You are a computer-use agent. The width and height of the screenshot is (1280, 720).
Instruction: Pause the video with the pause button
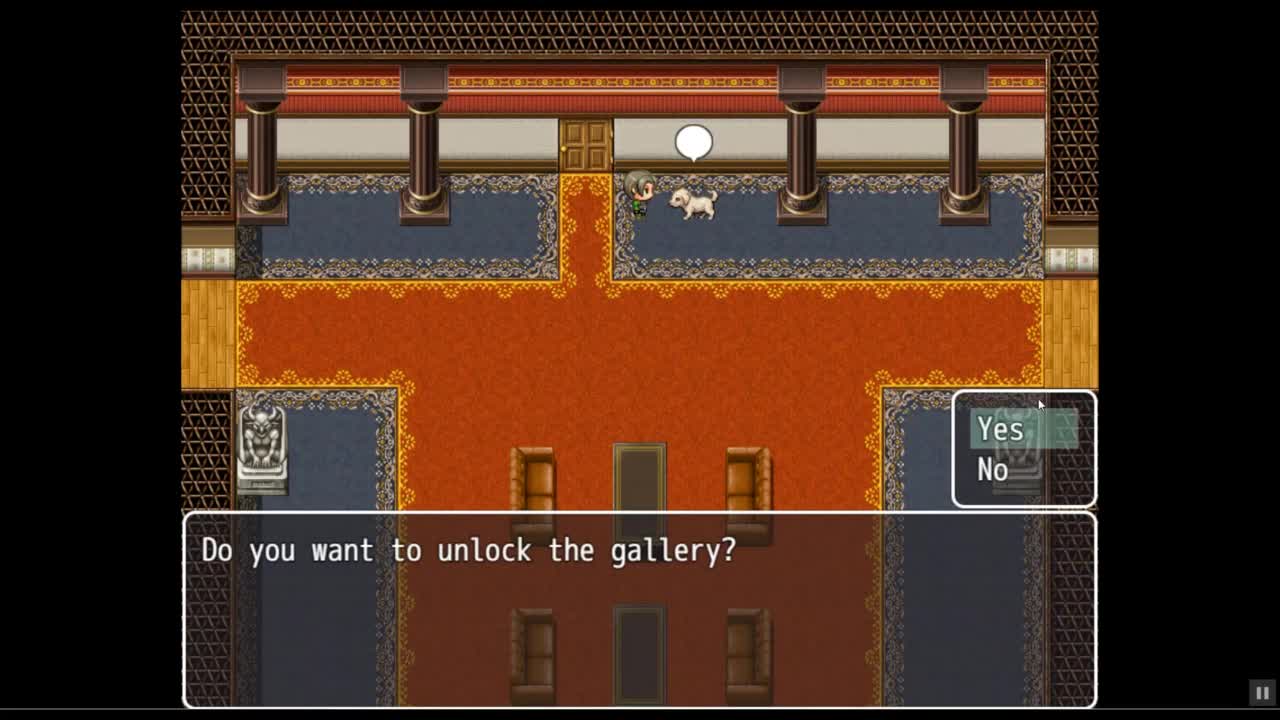1262,692
